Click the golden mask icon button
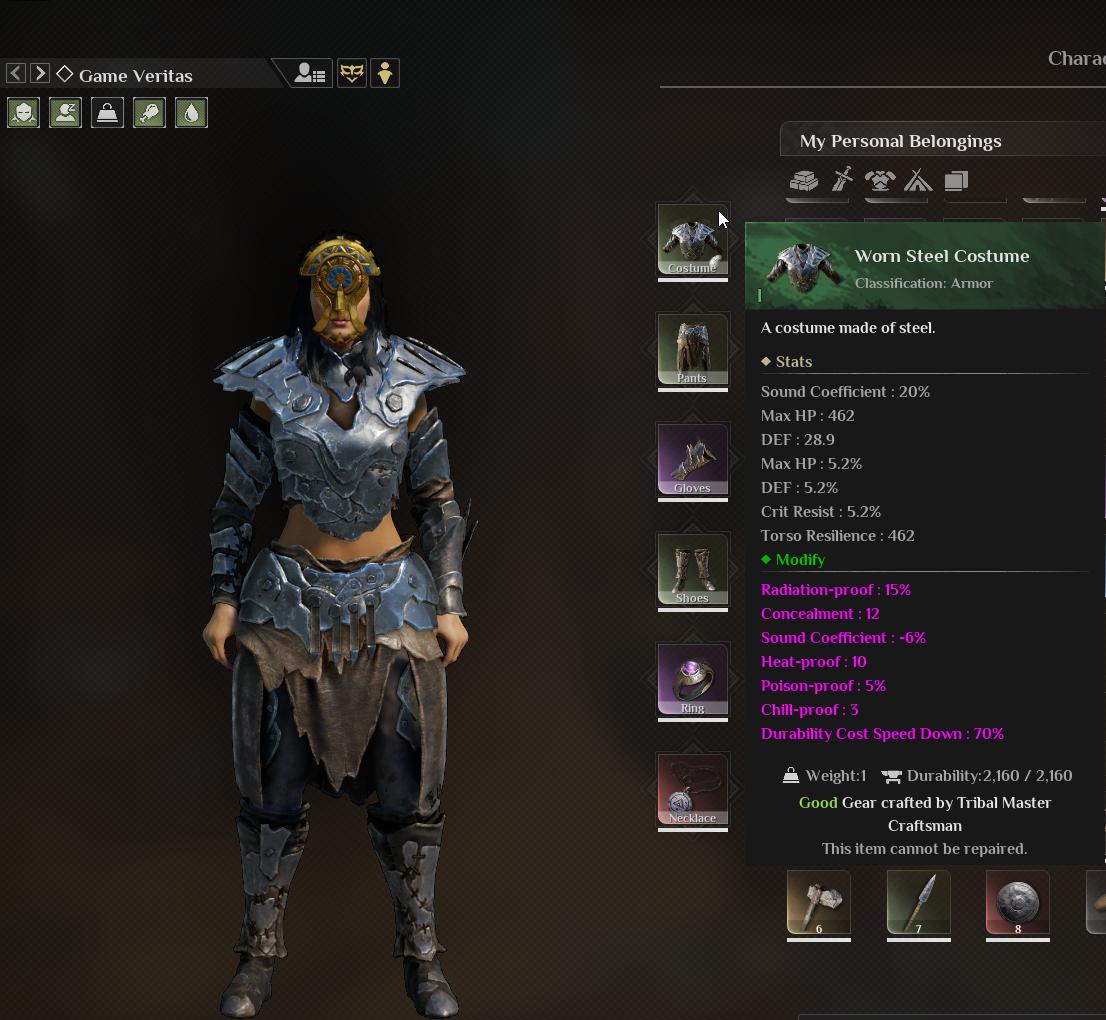This screenshot has width=1106, height=1020. point(352,73)
